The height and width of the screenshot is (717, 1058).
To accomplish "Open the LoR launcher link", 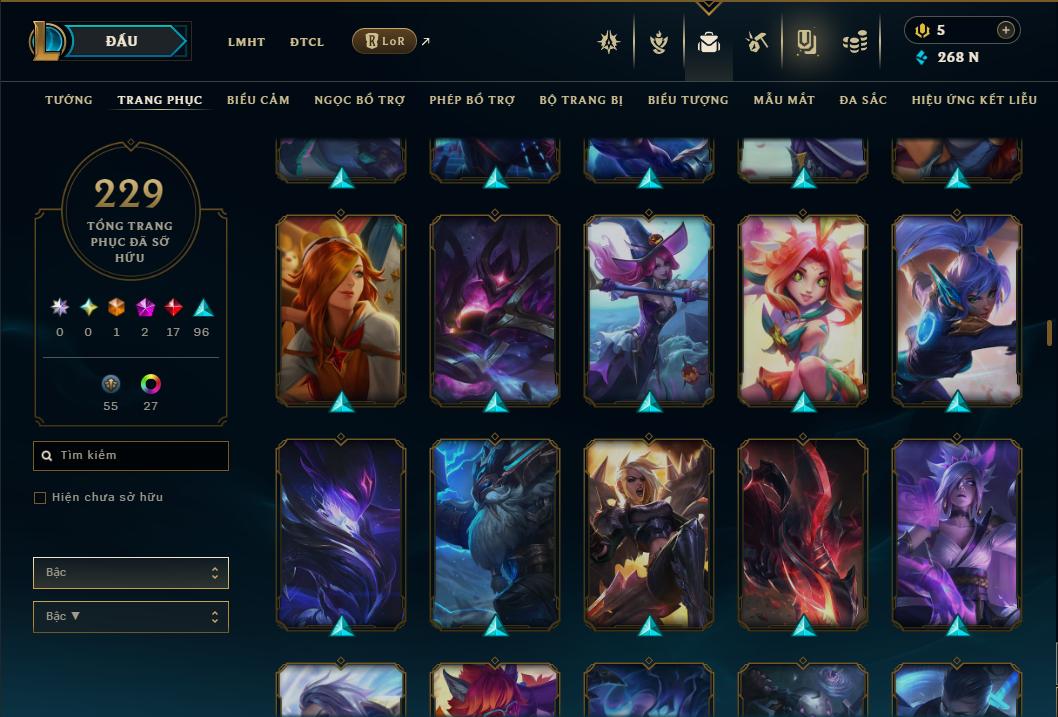I will coord(385,41).
